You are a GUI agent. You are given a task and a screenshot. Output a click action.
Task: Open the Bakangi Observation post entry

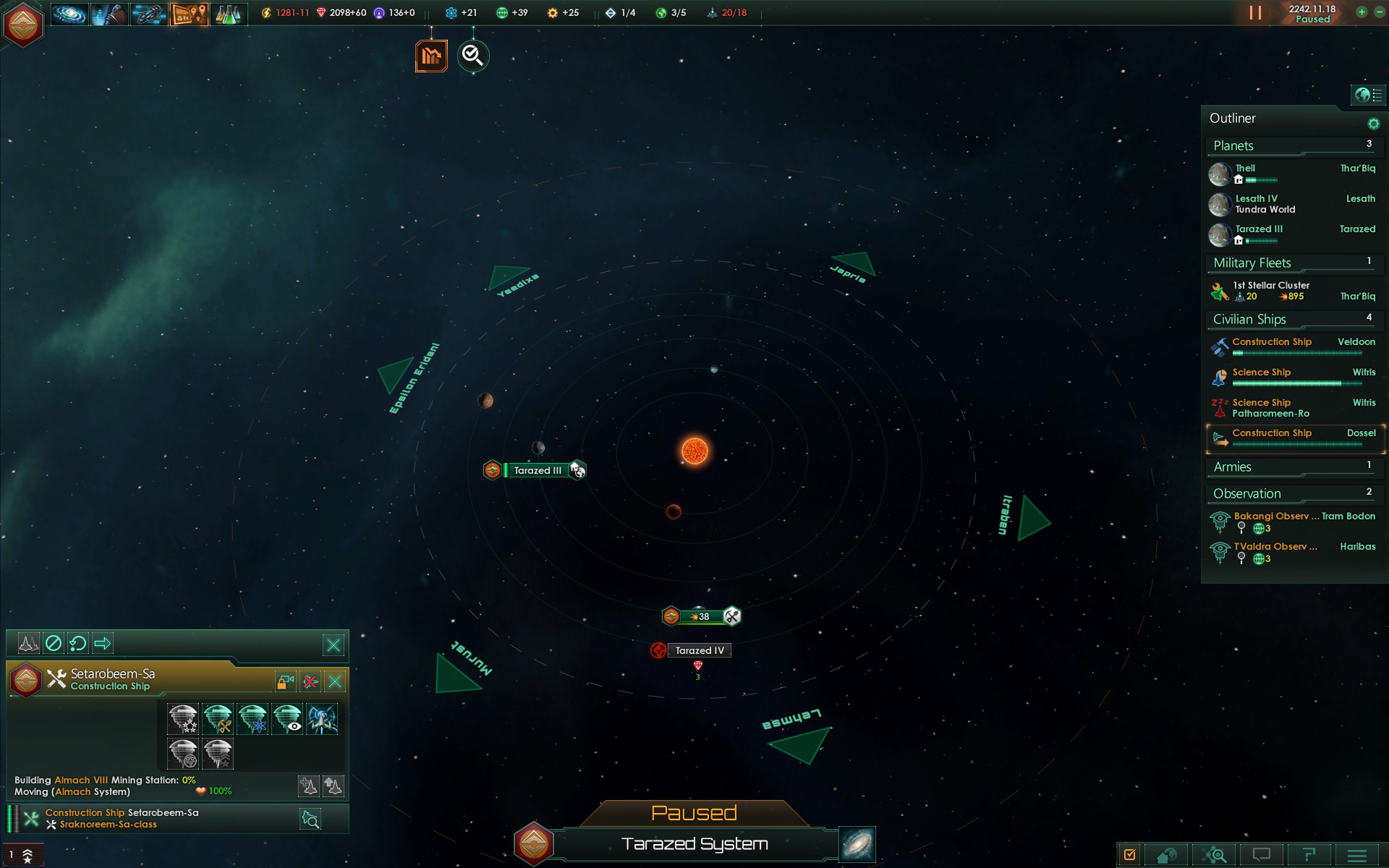coord(1271,516)
